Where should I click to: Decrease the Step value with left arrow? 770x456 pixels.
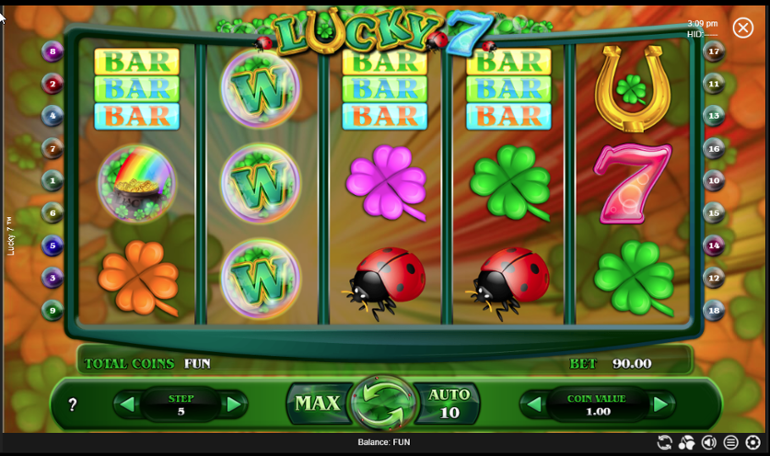pyautogui.click(x=127, y=405)
